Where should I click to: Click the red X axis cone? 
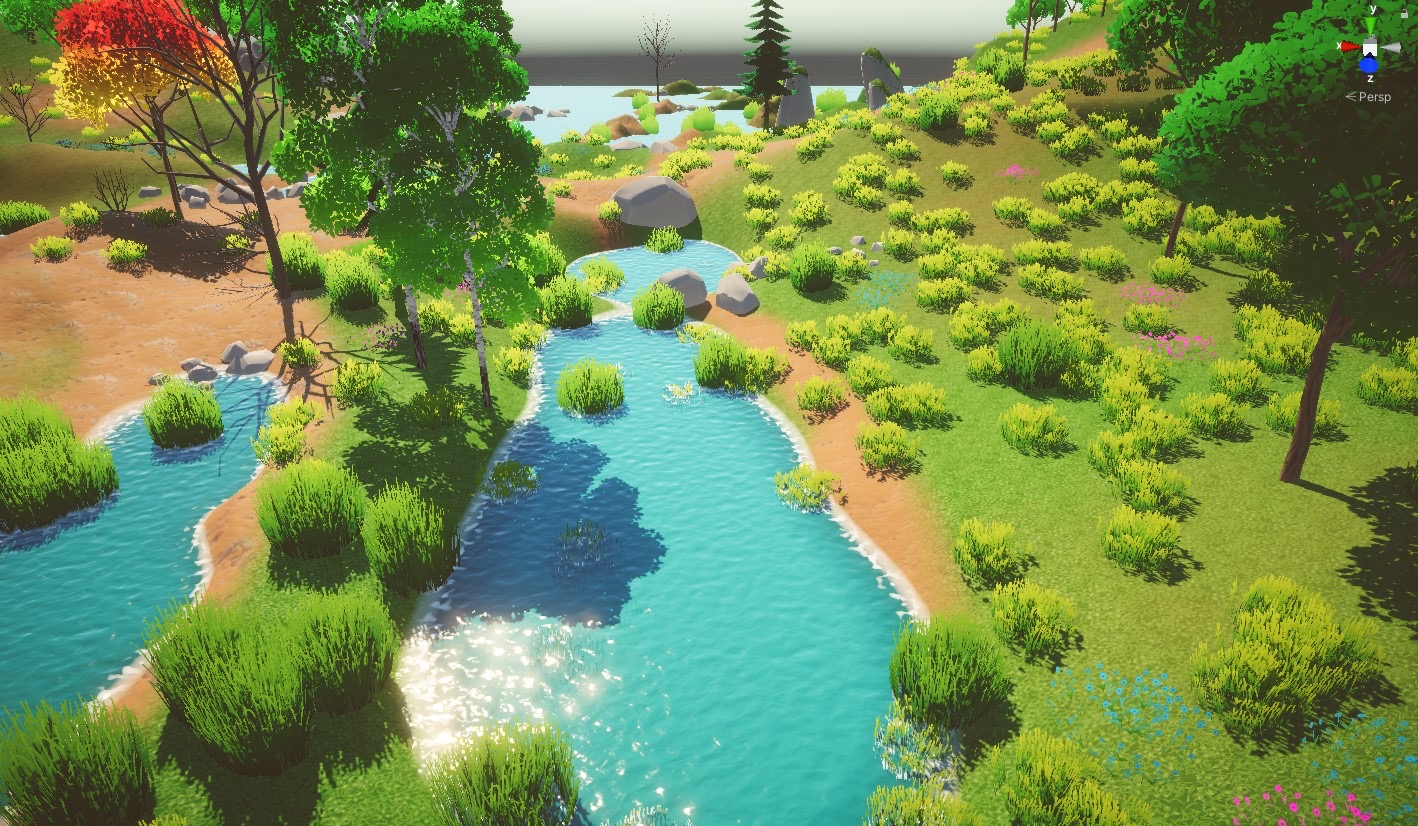[1350, 46]
